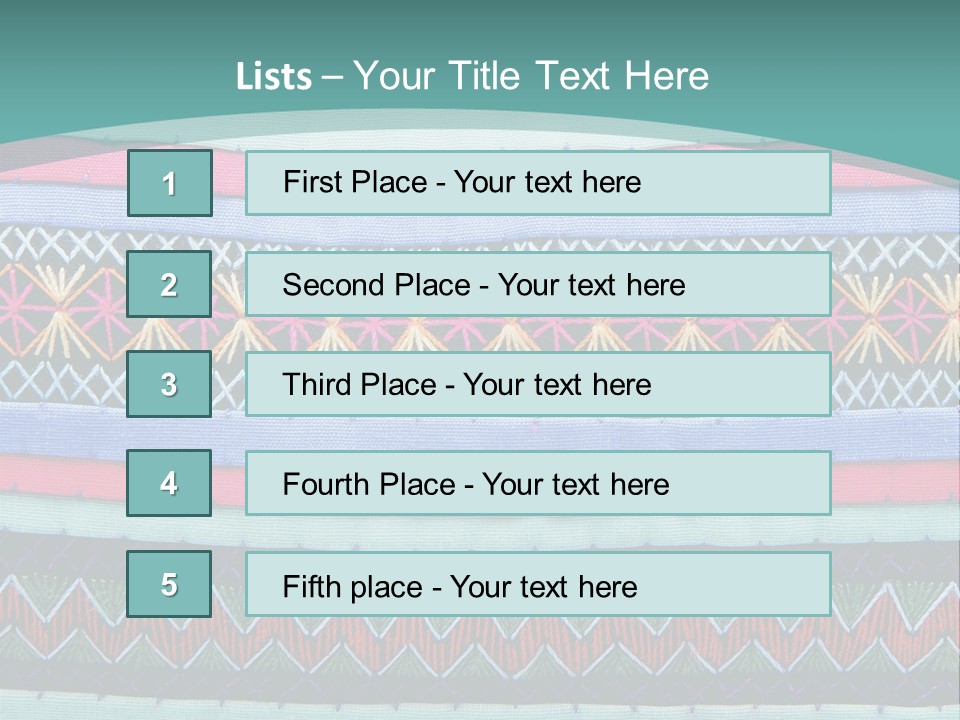Image resolution: width=960 pixels, height=720 pixels.
Task: Select the Lists title text
Action: point(472,76)
